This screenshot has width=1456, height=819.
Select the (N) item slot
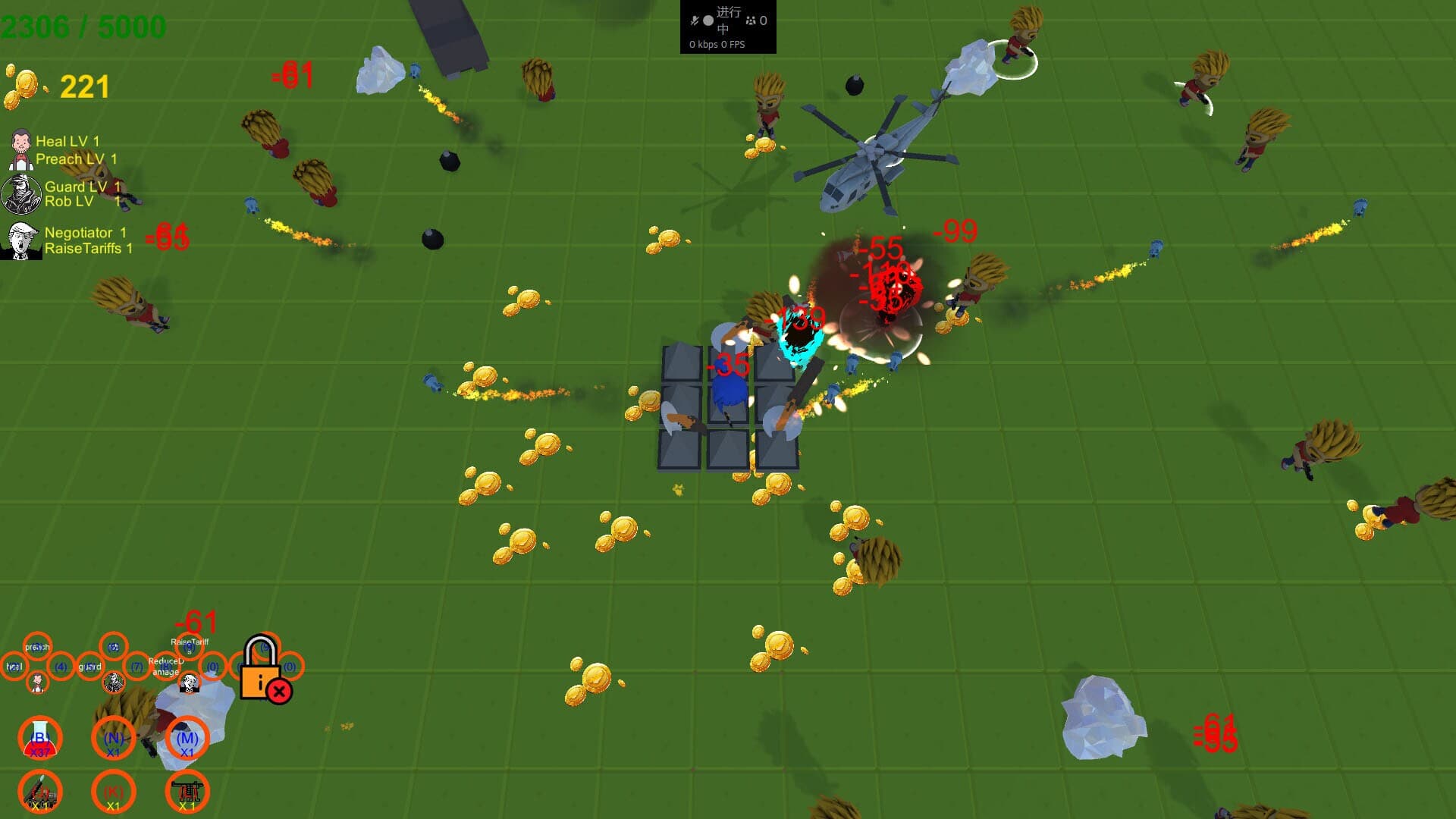114,740
